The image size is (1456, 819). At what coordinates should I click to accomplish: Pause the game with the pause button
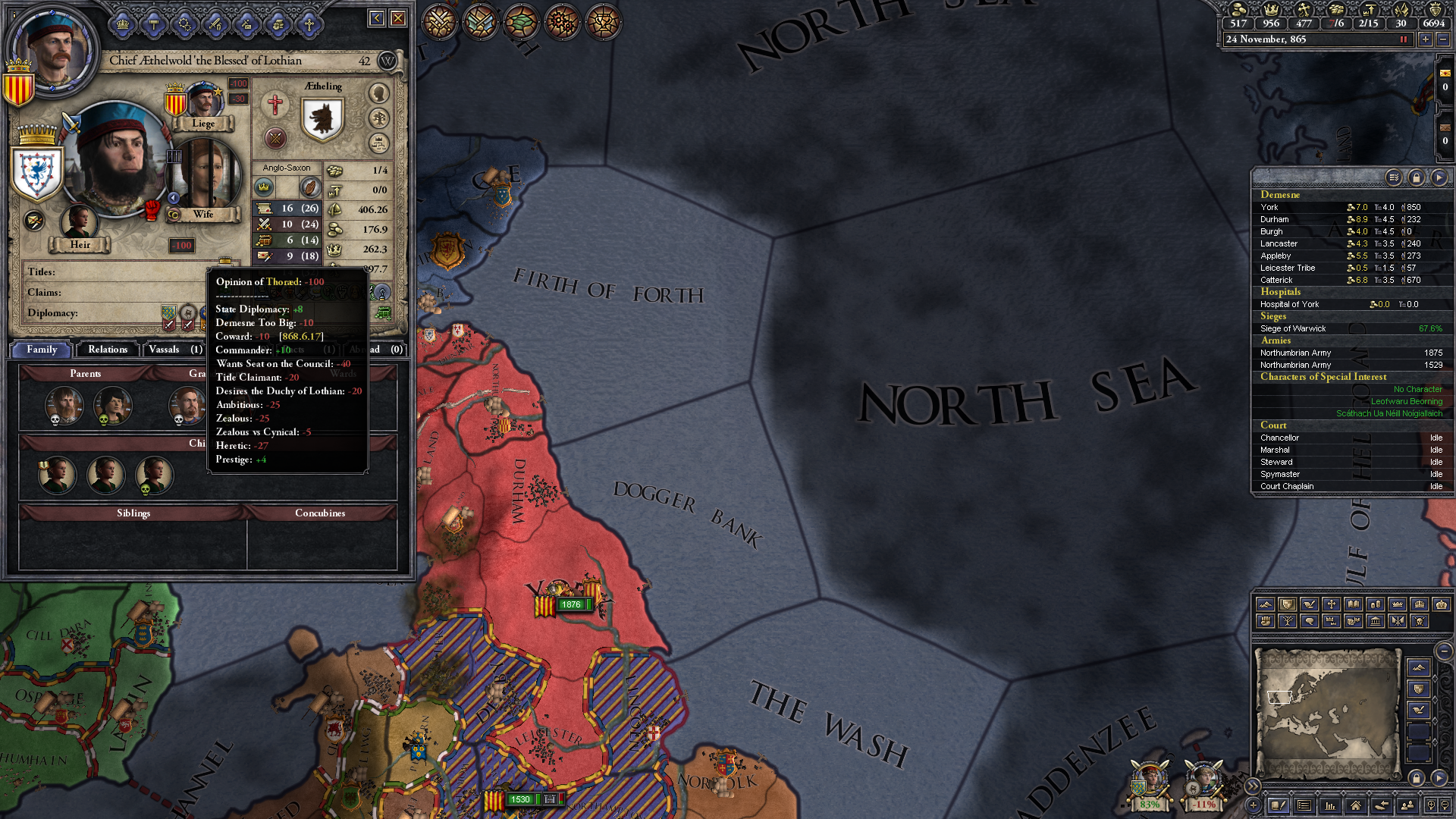pyautogui.click(x=1404, y=39)
